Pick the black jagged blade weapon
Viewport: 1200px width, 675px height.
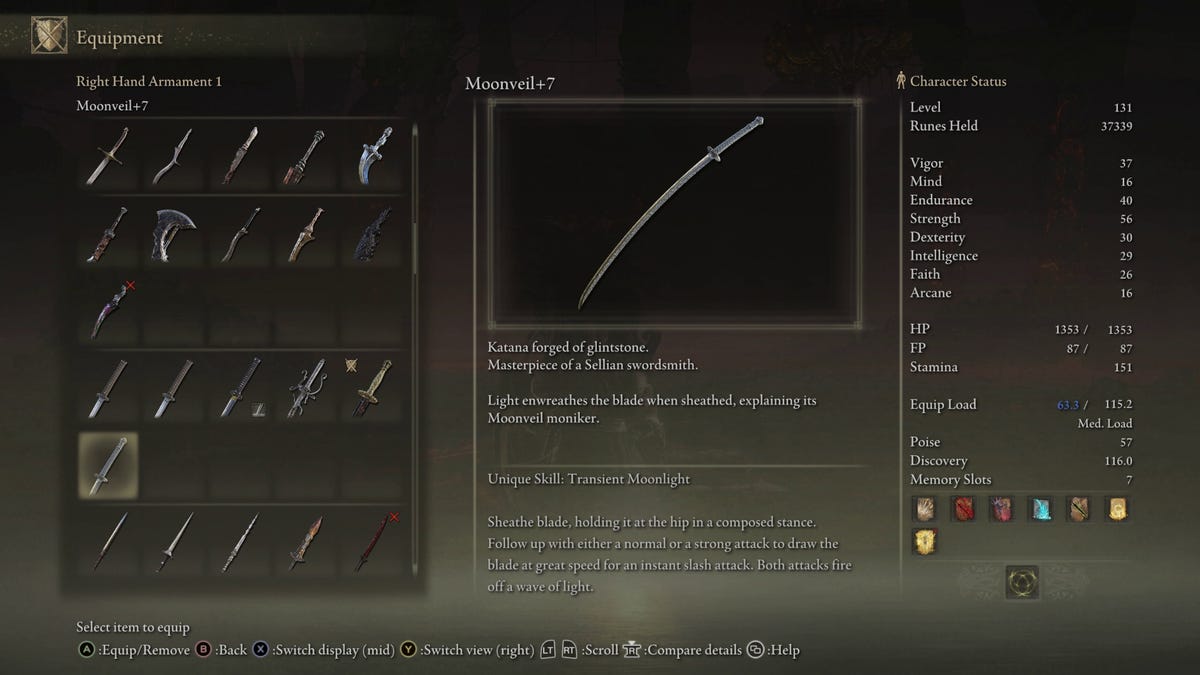click(x=375, y=235)
